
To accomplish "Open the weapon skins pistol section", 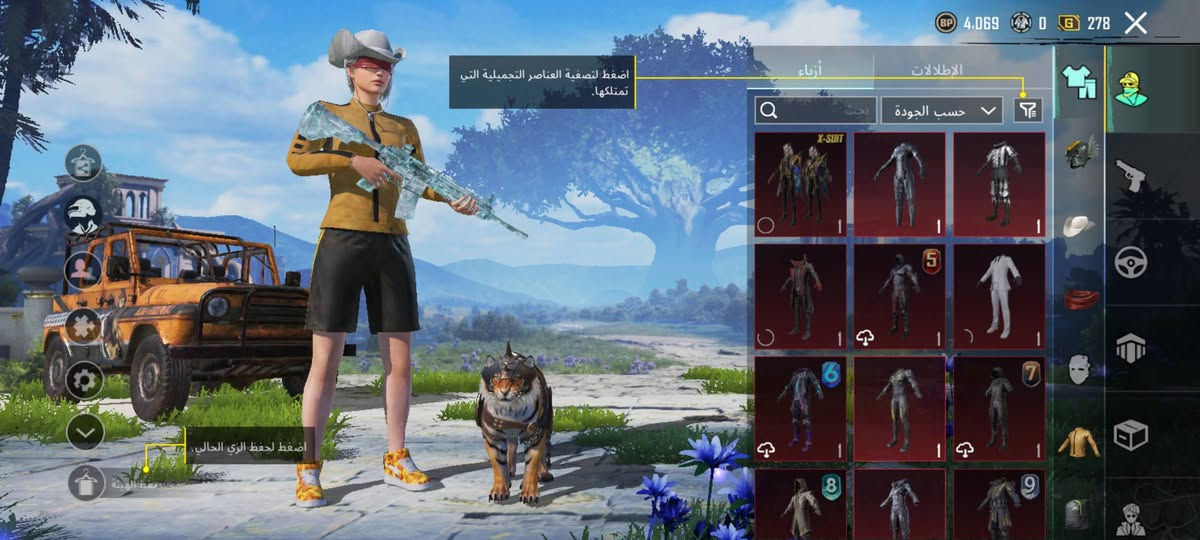I will pyautogui.click(x=1131, y=177).
